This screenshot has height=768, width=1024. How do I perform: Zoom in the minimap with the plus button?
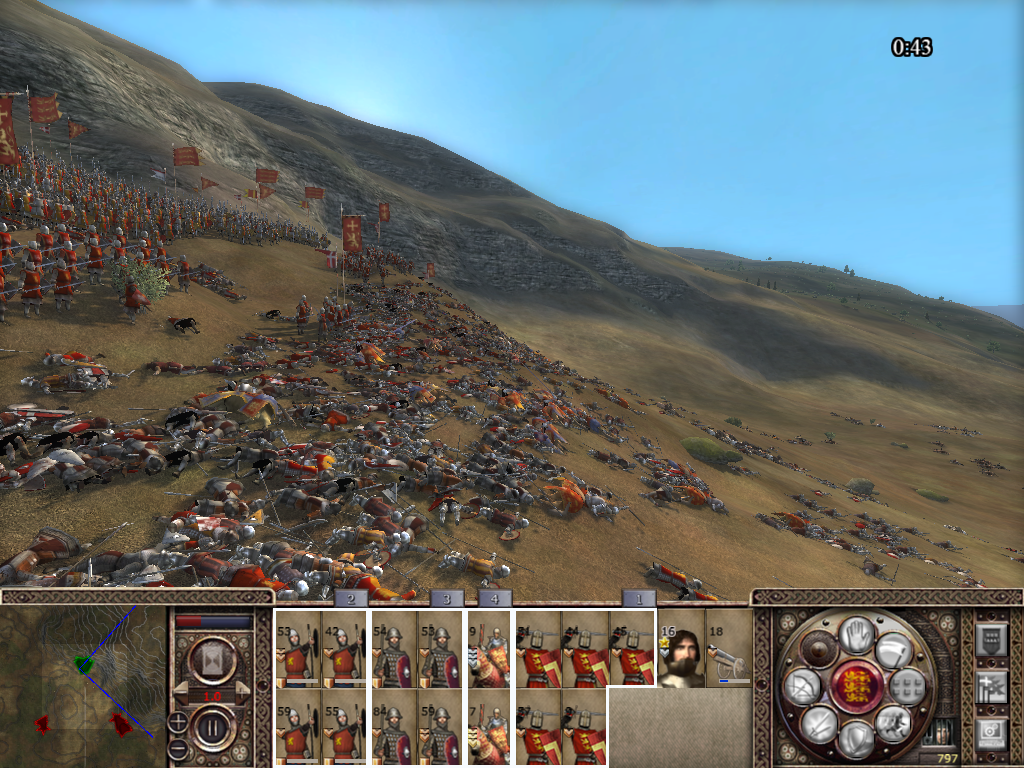(x=177, y=720)
